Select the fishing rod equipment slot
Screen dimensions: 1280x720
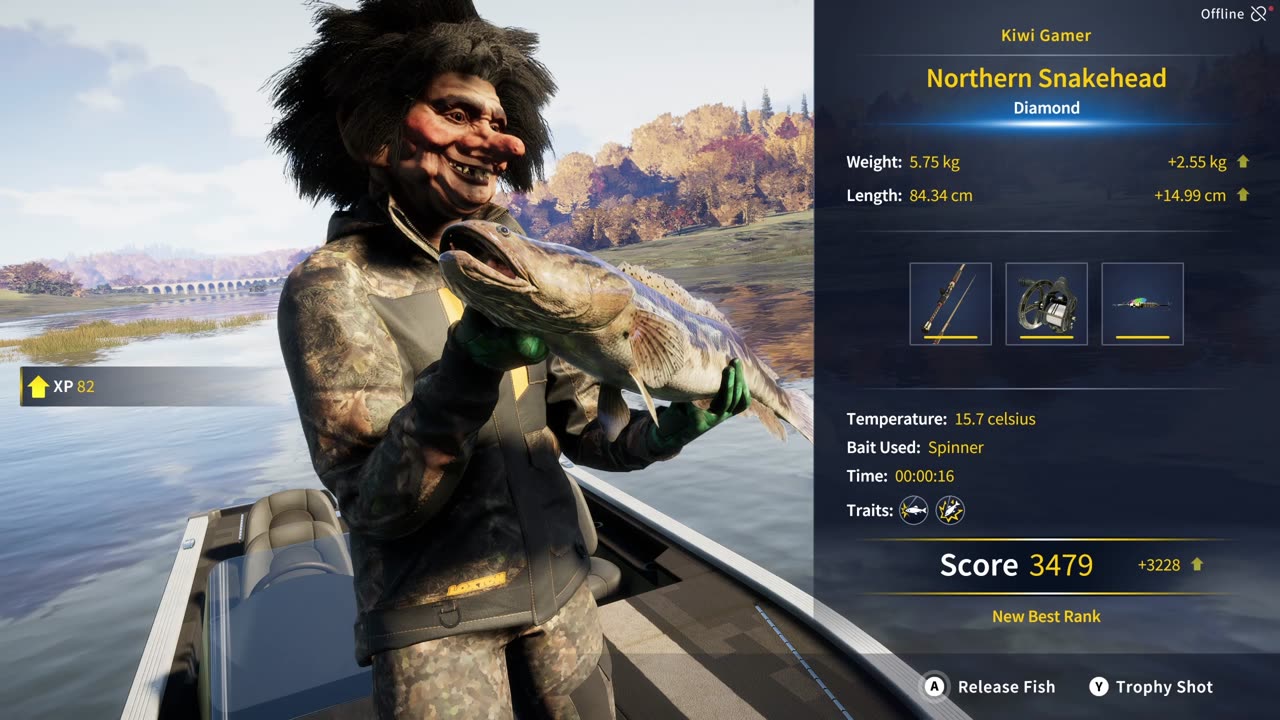pyautogui.click(x=950, y=304)
